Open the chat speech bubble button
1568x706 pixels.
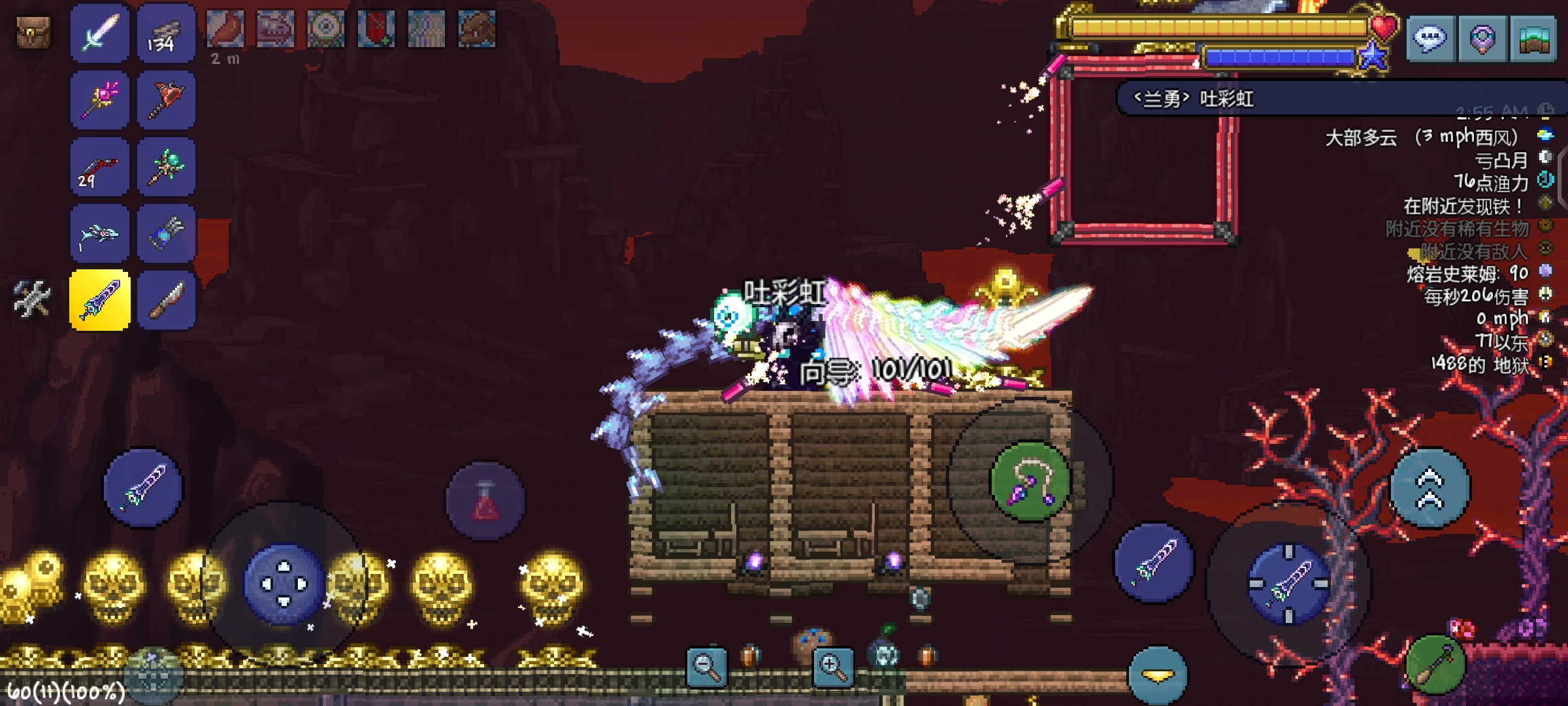(1429, 39)
